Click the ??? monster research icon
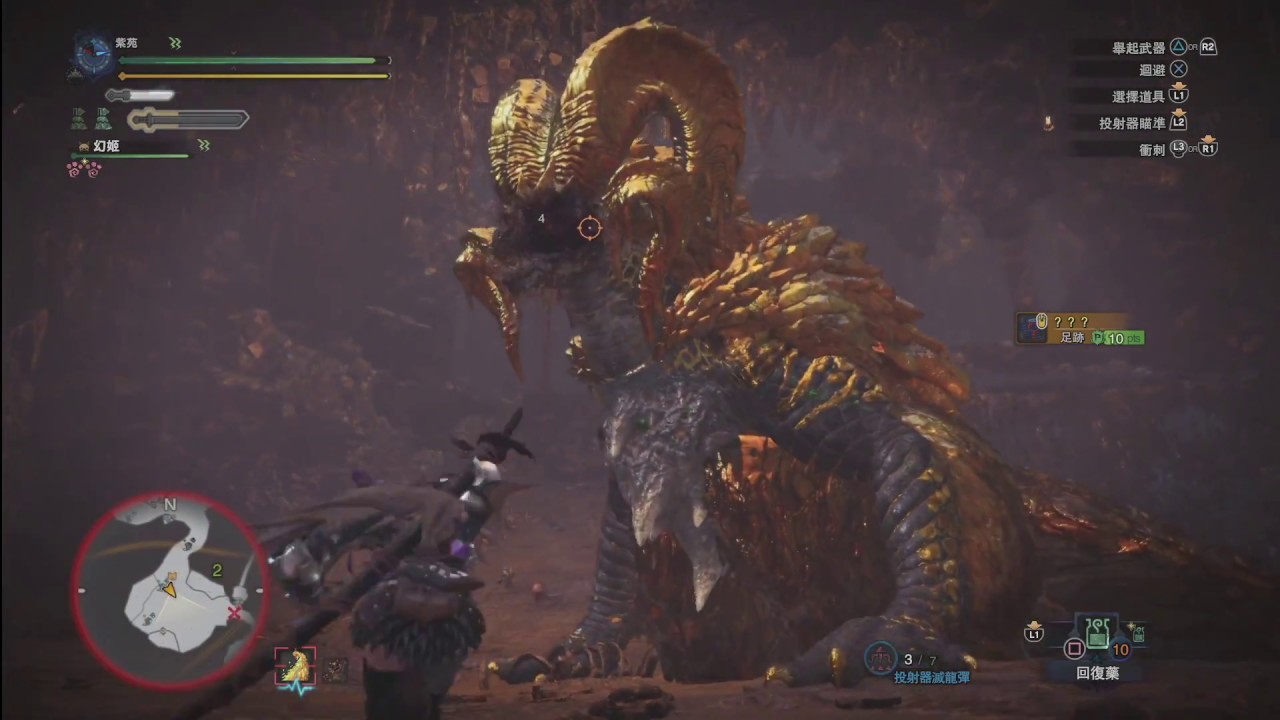This screenshot has width=1280, height=720. coord(1032,327)
